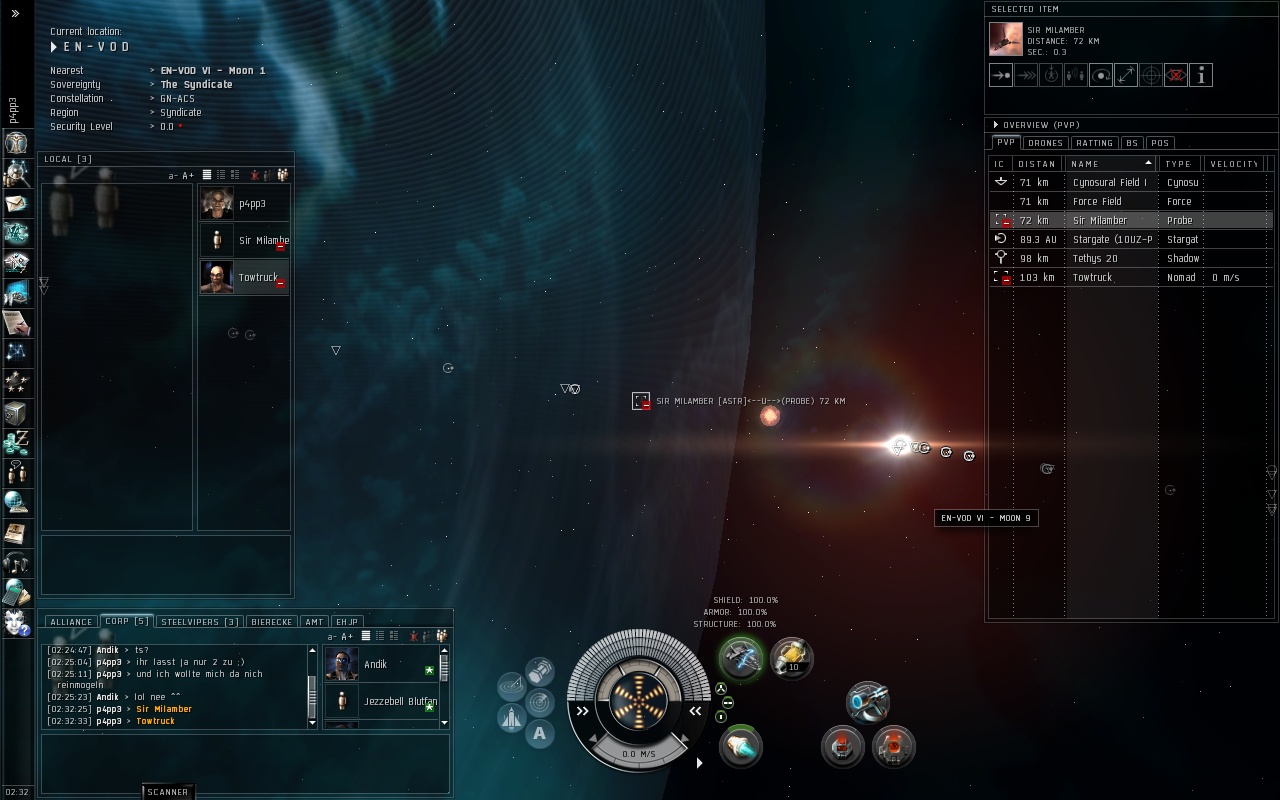Choose the Tethys 20 overview entry
The height and width of the screenshot is (800, 1280).
click(1095, 258)
